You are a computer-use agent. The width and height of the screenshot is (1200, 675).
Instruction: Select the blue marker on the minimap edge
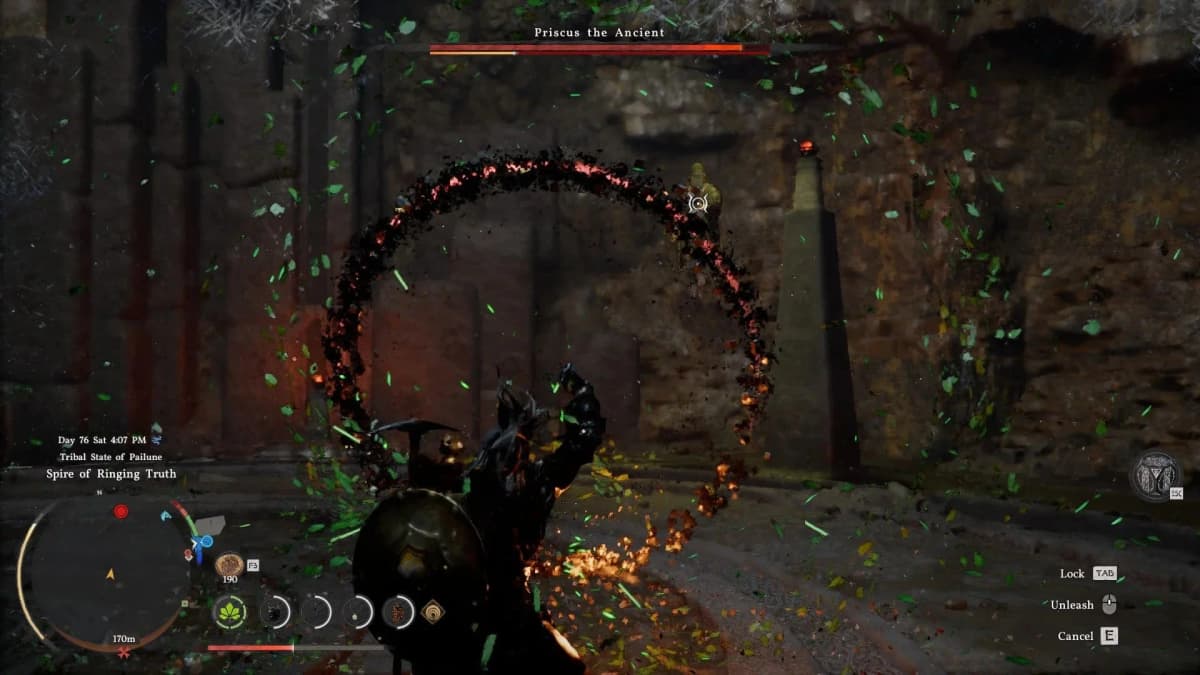pyautogui.click(x=205, y=543)
